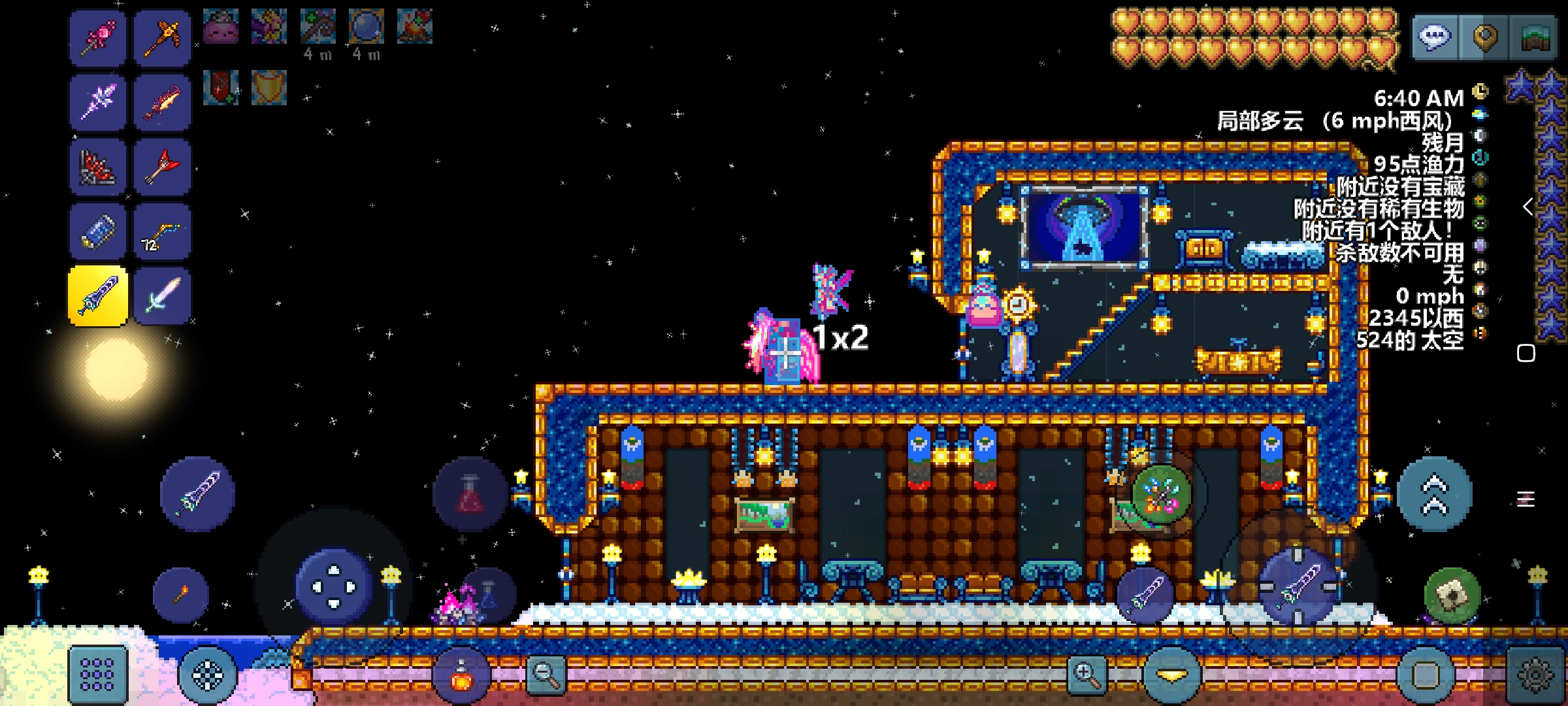Toggle the smart cursor crosshair button

click(208, 675)
